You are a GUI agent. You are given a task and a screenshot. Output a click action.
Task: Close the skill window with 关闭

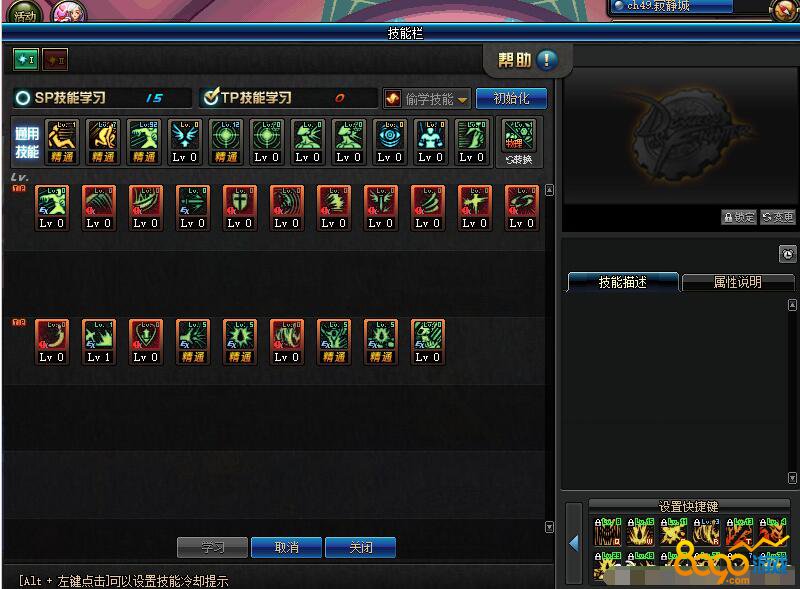coord(360,548)
